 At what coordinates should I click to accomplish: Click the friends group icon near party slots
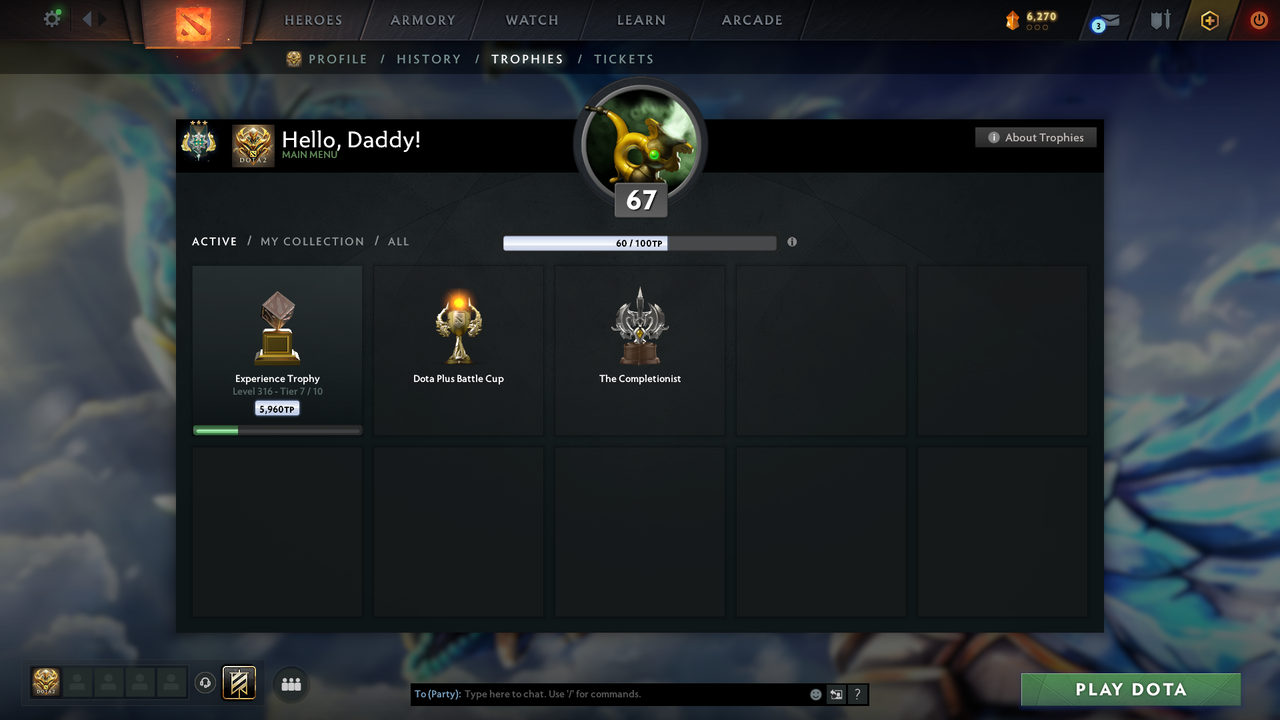click(x=290, y=684)
